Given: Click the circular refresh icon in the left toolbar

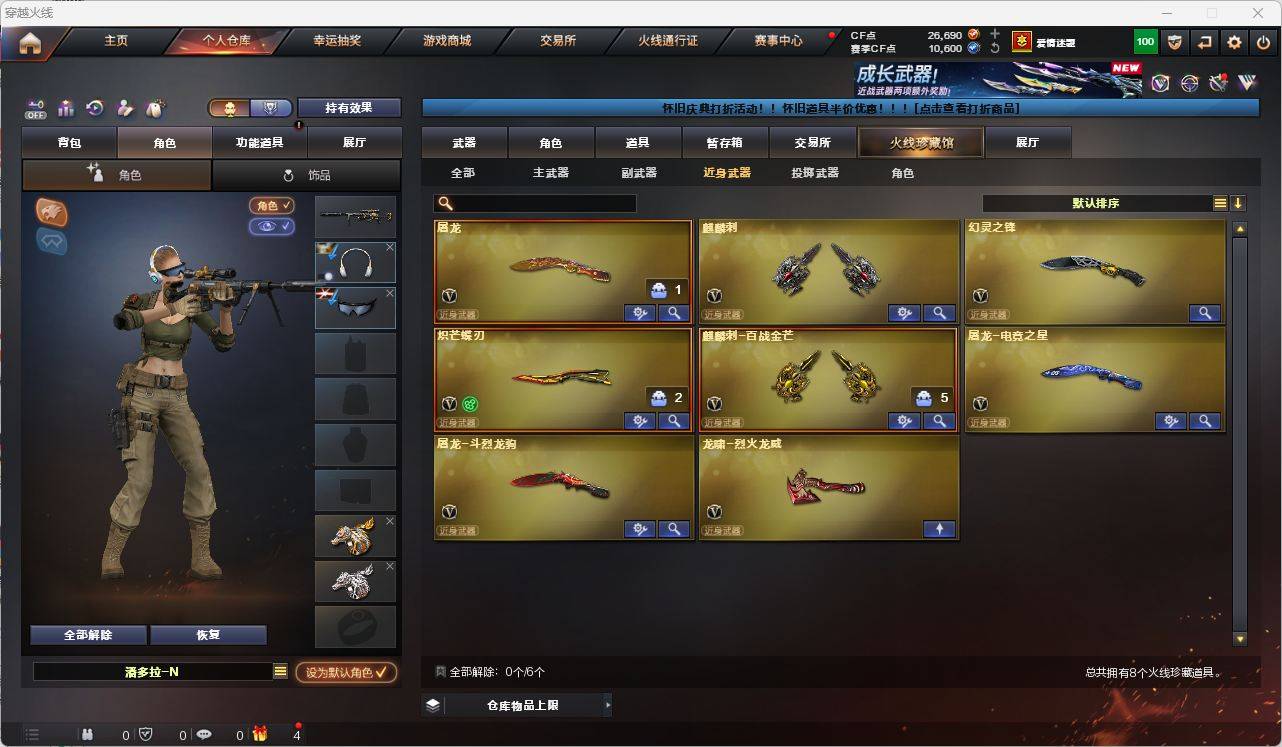Looking at the screenshot, I should [x=93, y=107].
